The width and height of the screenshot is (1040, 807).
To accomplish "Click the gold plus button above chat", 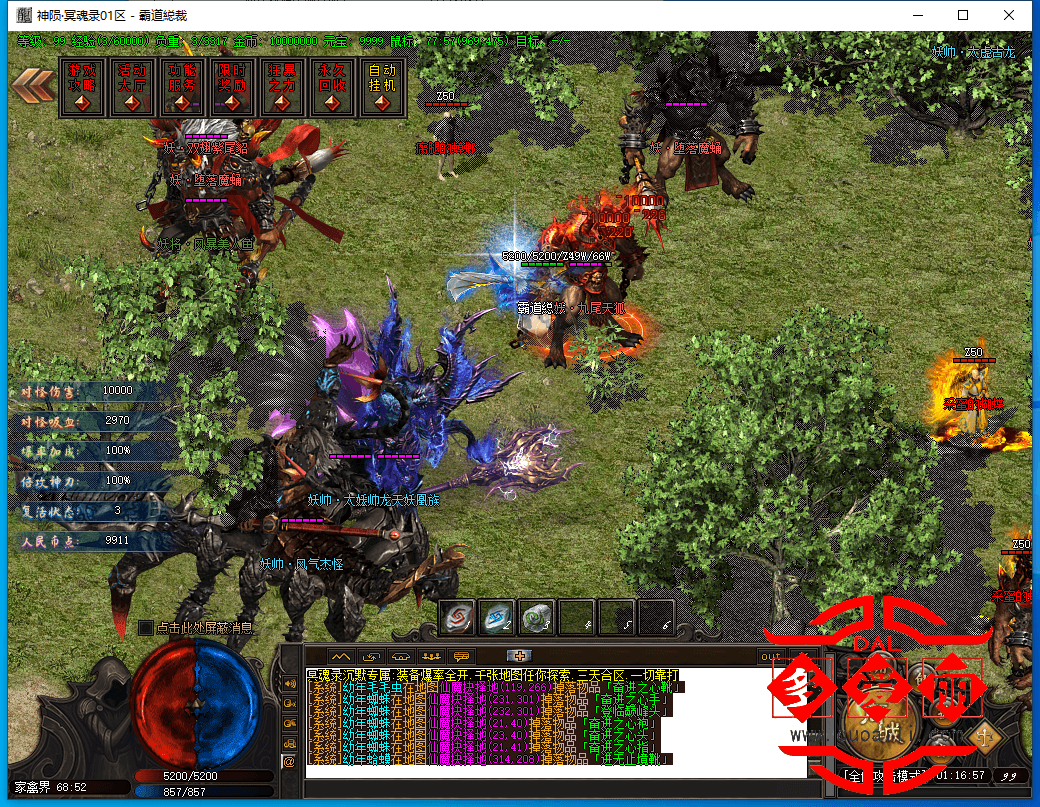I will pos(517,656).
